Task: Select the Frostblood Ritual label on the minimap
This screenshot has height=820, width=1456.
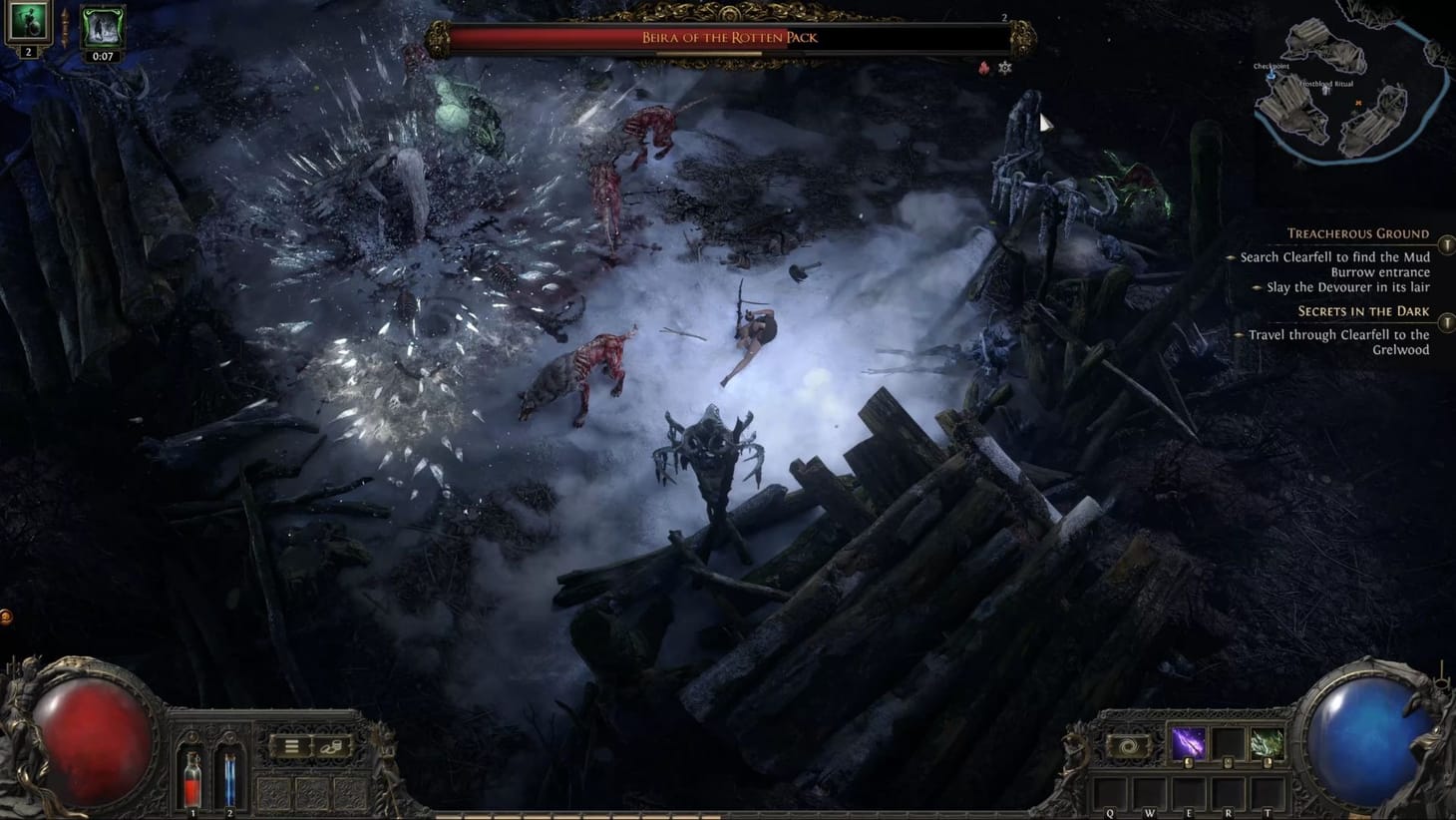Action: [1329, 84]
